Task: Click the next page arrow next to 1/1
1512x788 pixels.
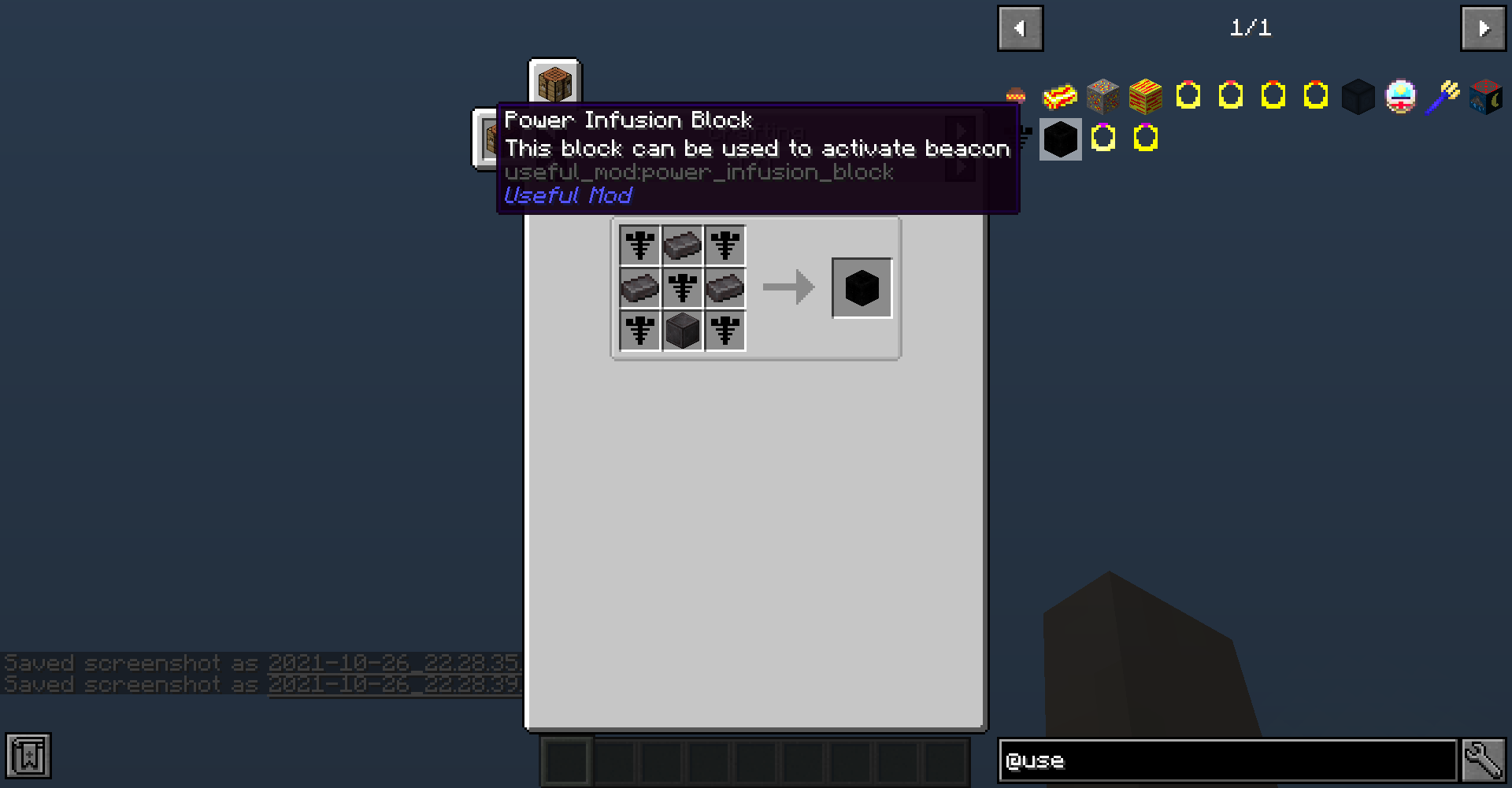Action: (1483, 28)
